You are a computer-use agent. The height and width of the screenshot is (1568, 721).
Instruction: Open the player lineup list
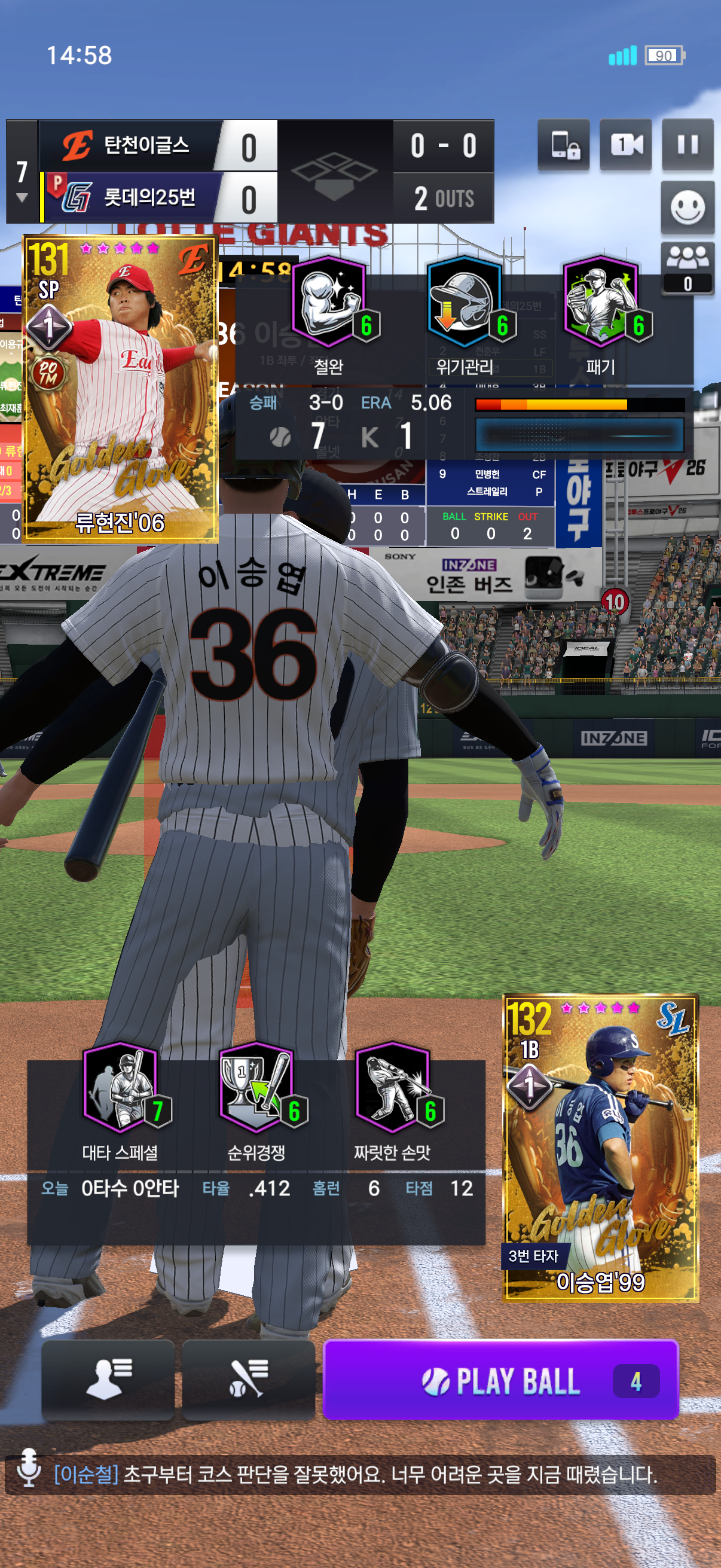pyautogui.click(x=108, y=1379)
